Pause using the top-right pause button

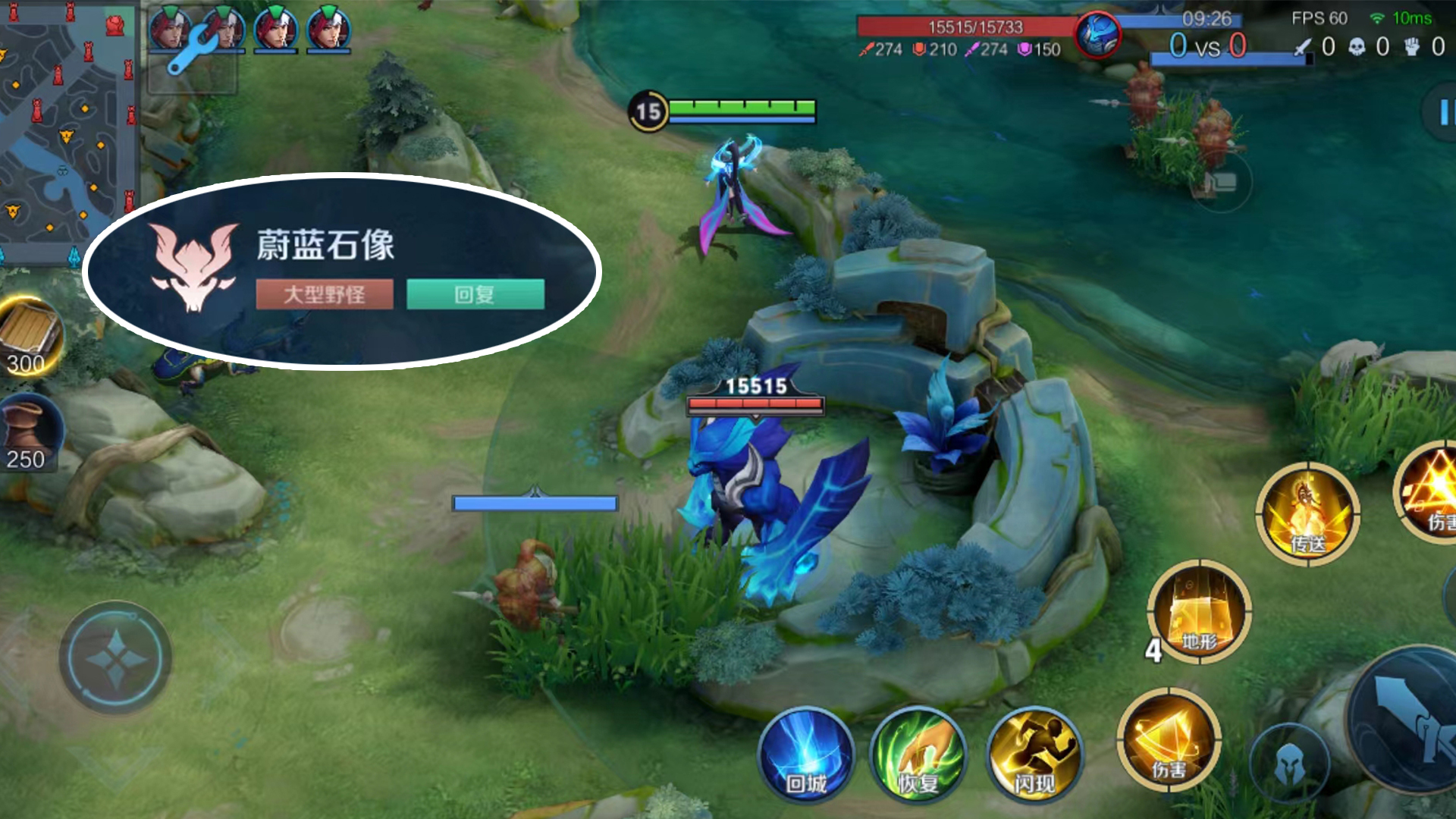1443,113
